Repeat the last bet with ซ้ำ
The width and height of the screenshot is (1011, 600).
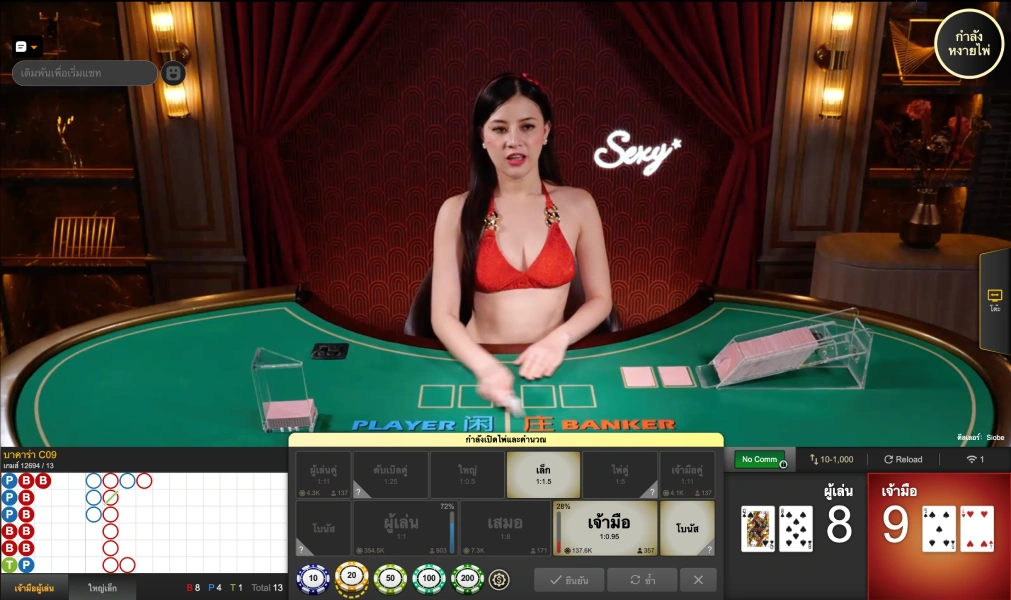point(643,580)
